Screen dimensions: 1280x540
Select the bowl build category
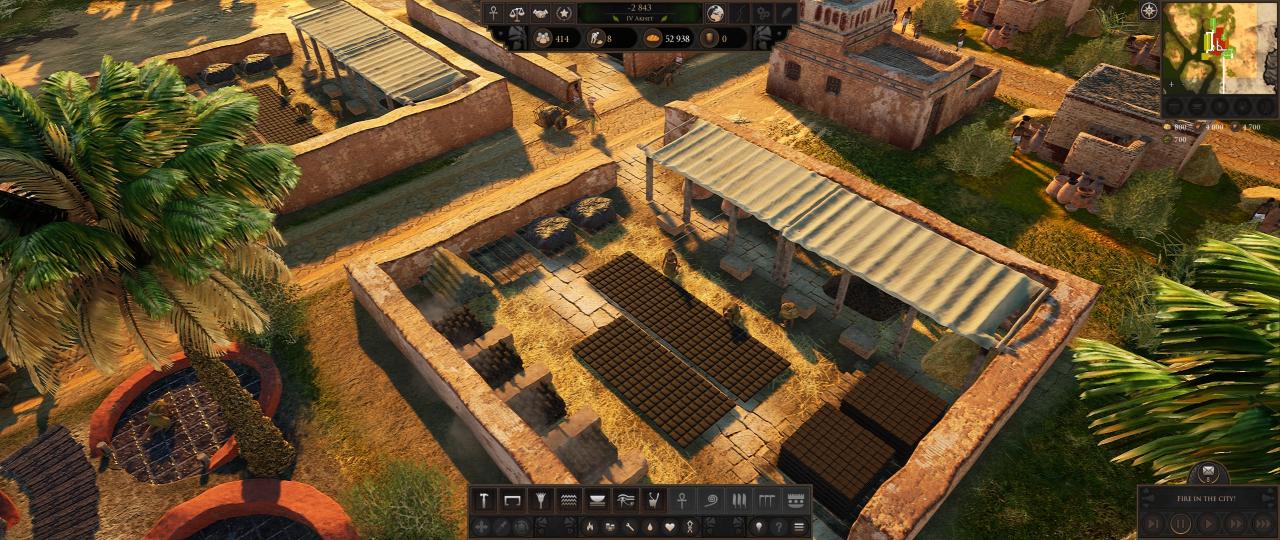pos(598,499)
